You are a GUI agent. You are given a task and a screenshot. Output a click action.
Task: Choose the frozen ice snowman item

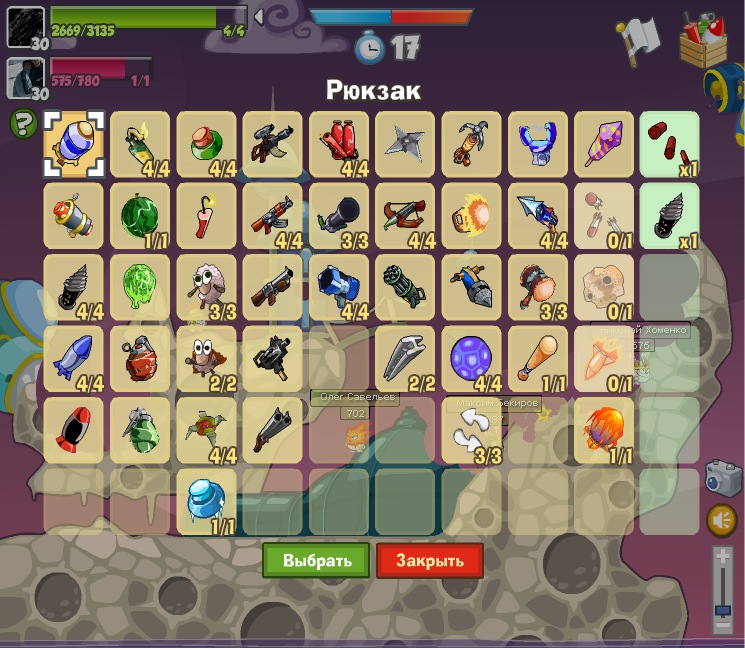[x=206, y=501]
